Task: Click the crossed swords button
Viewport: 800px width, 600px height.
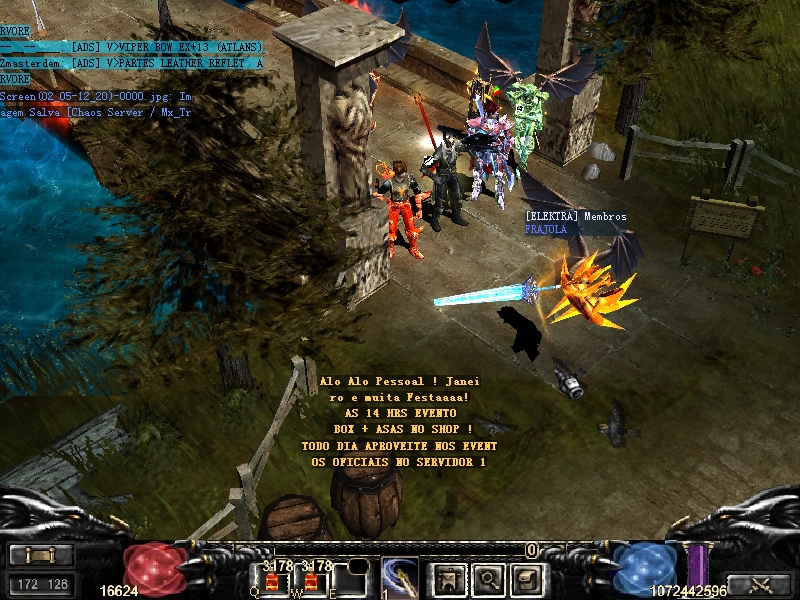Action: pos(760,585)
